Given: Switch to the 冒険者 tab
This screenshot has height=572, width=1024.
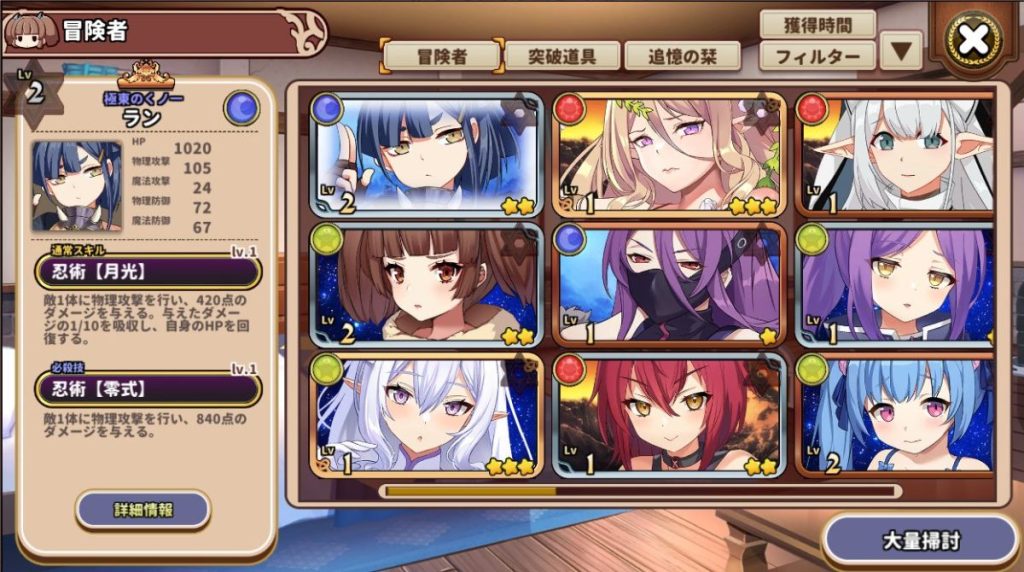Looking at the screenshot, I should (440, 56).
